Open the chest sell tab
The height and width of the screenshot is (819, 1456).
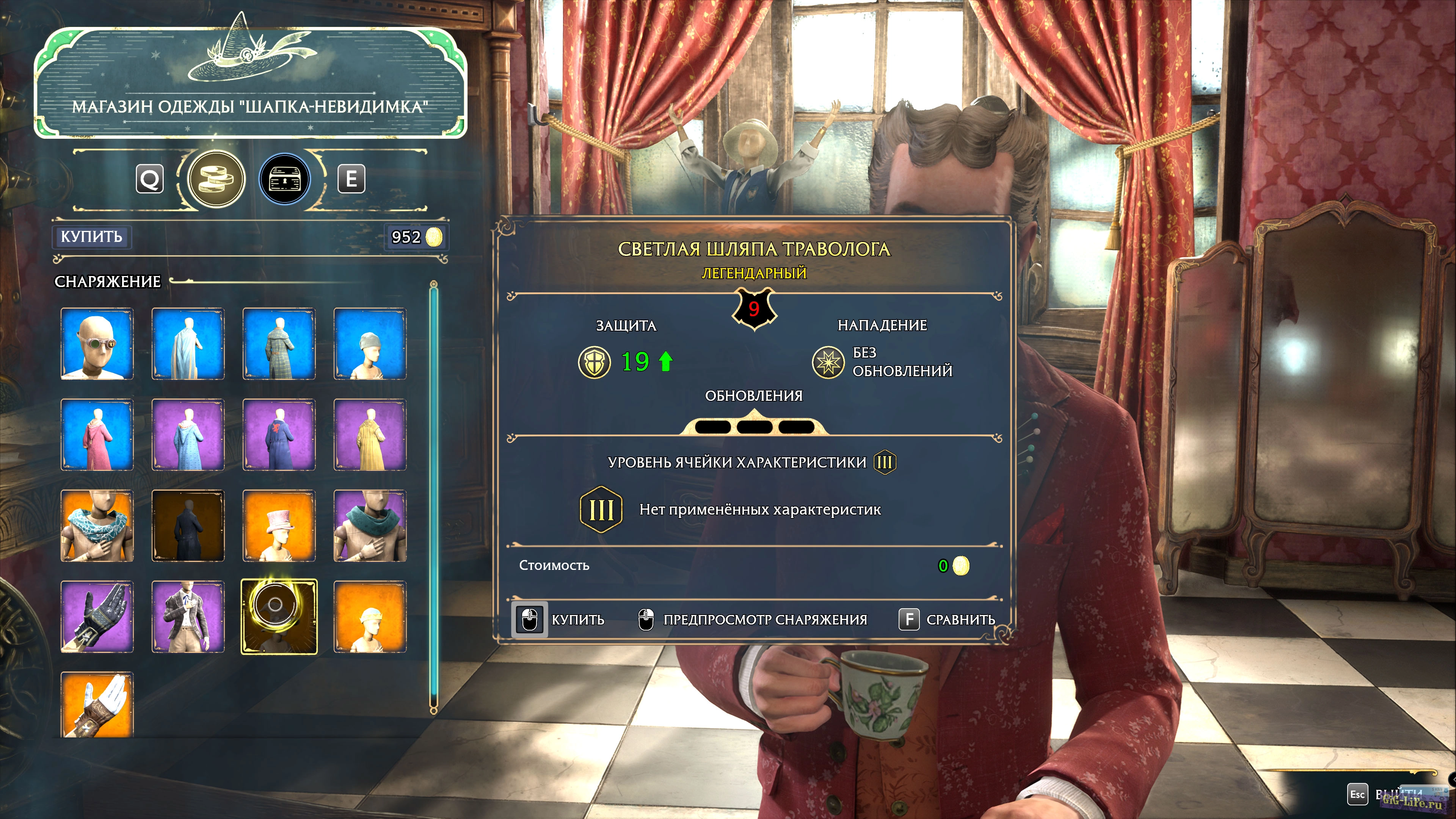[x=285, y=179]
